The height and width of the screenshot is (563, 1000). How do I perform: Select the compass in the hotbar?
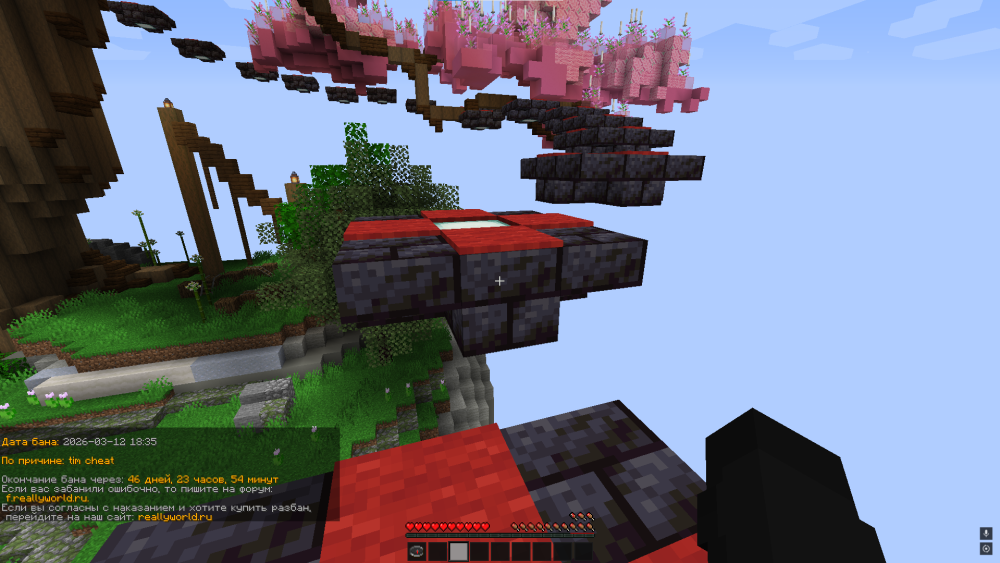point(417,551)
